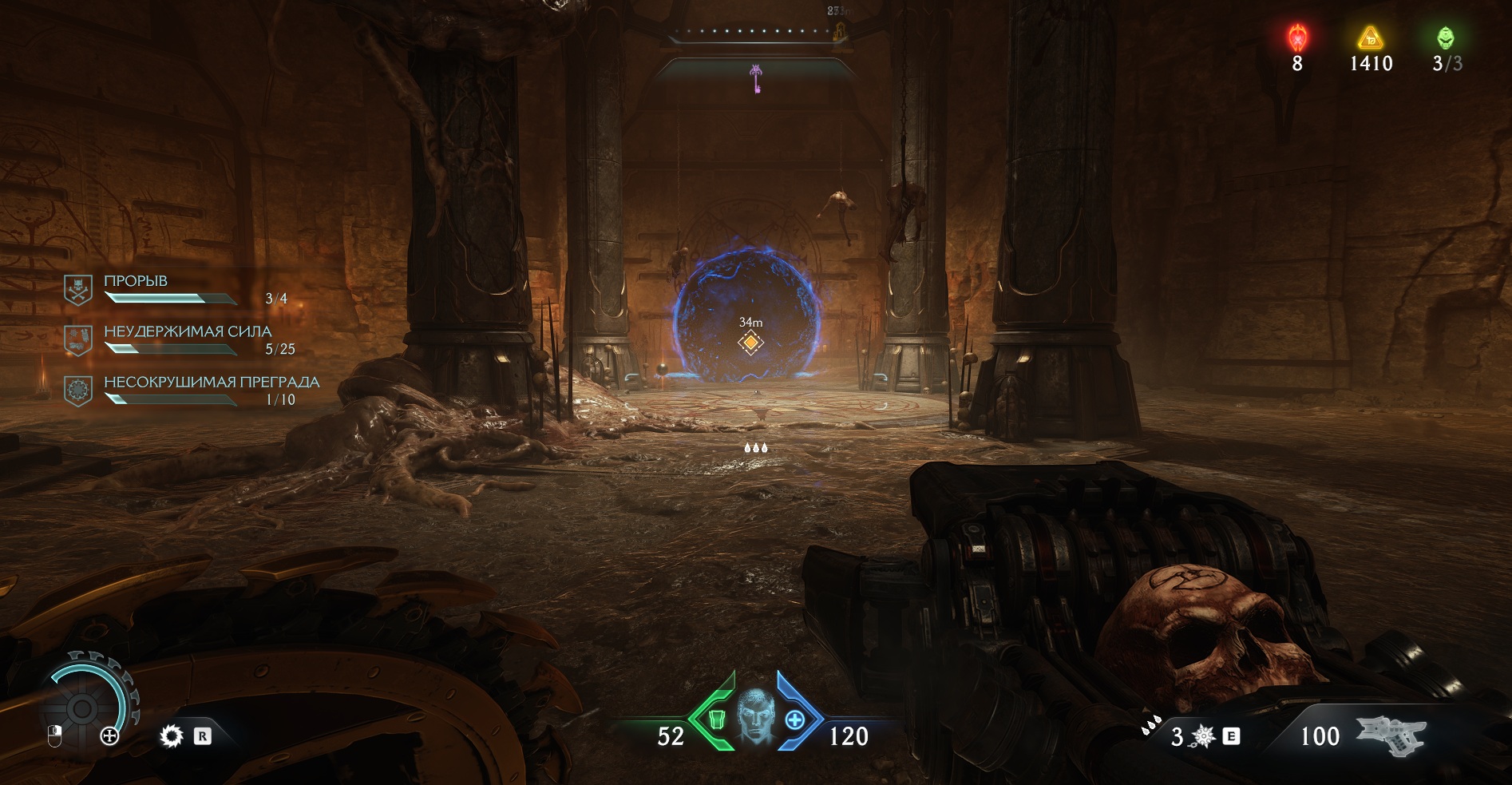Click the green skull lives icon
This screenshot has height=785, width=1512.
1446,38
